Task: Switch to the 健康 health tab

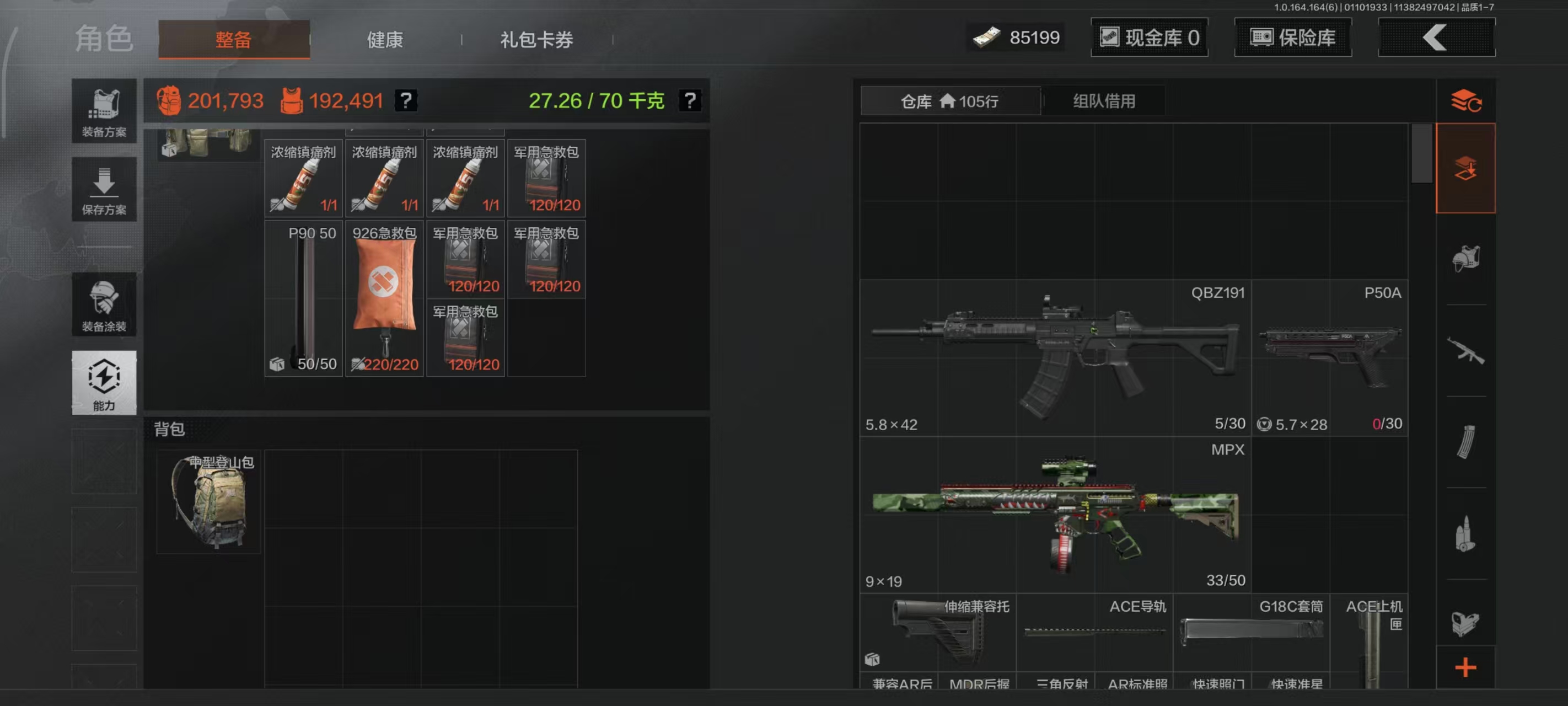Action: point(384,39)
